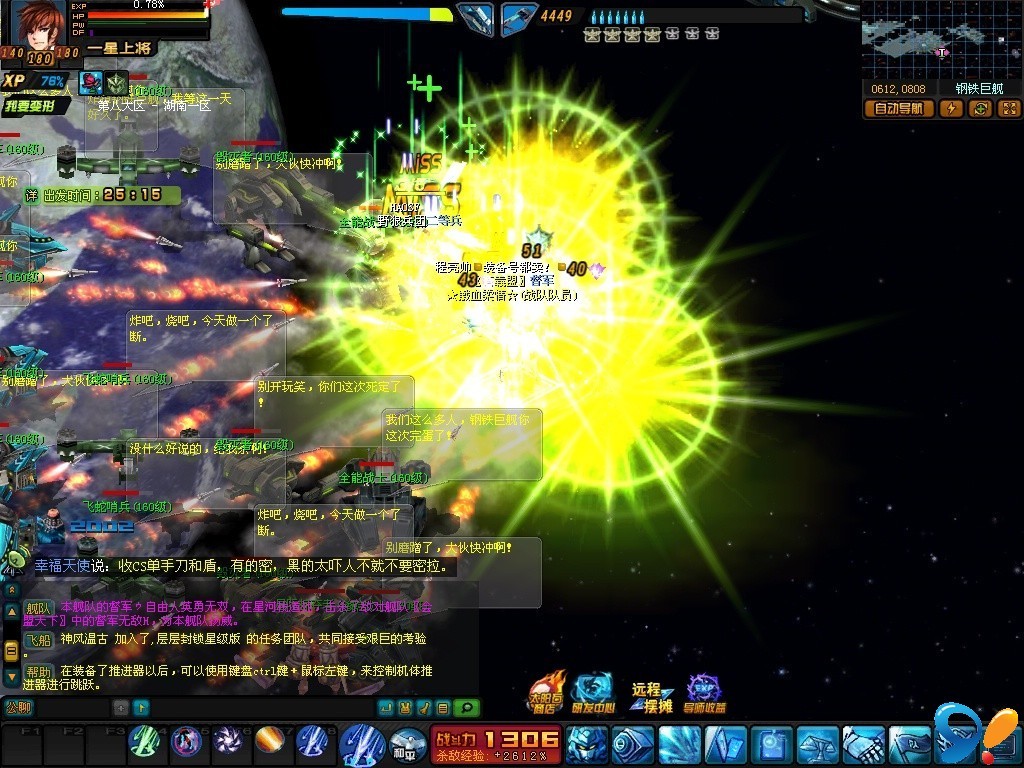This screenshot has width=1024, height=768.
Task: Open the 研发中心 research center
Action: (593, 692)
